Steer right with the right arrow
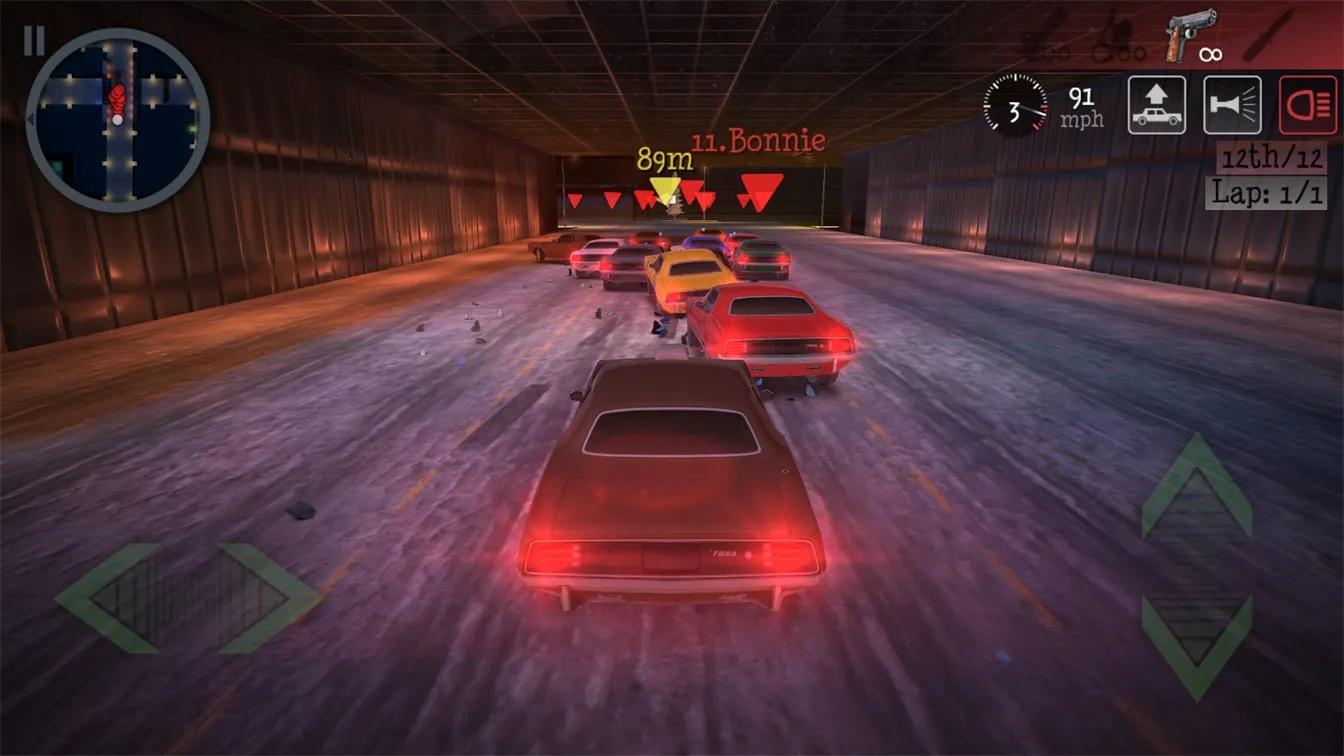Image resolution: width=1344 pixels, height=756 pixels. pyautogui.click(x=270, y=598)
